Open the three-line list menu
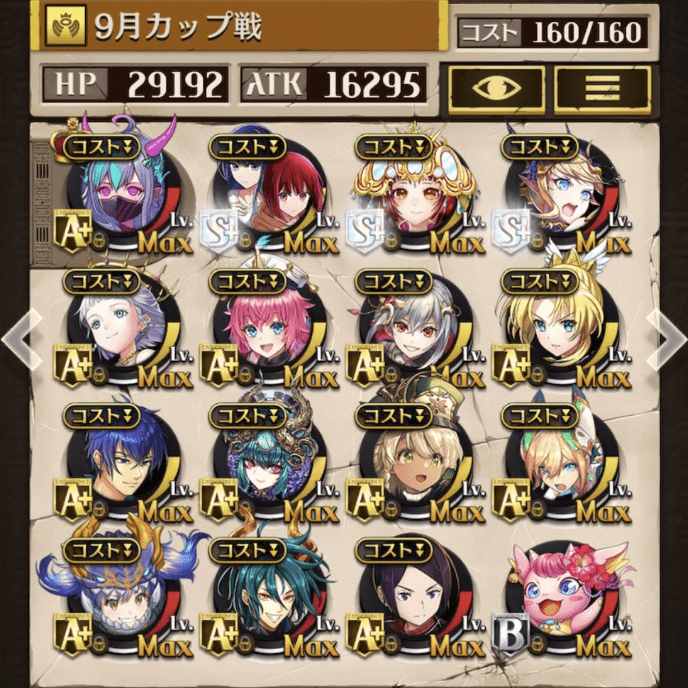The image size is (688, 688). pos(602,89)
